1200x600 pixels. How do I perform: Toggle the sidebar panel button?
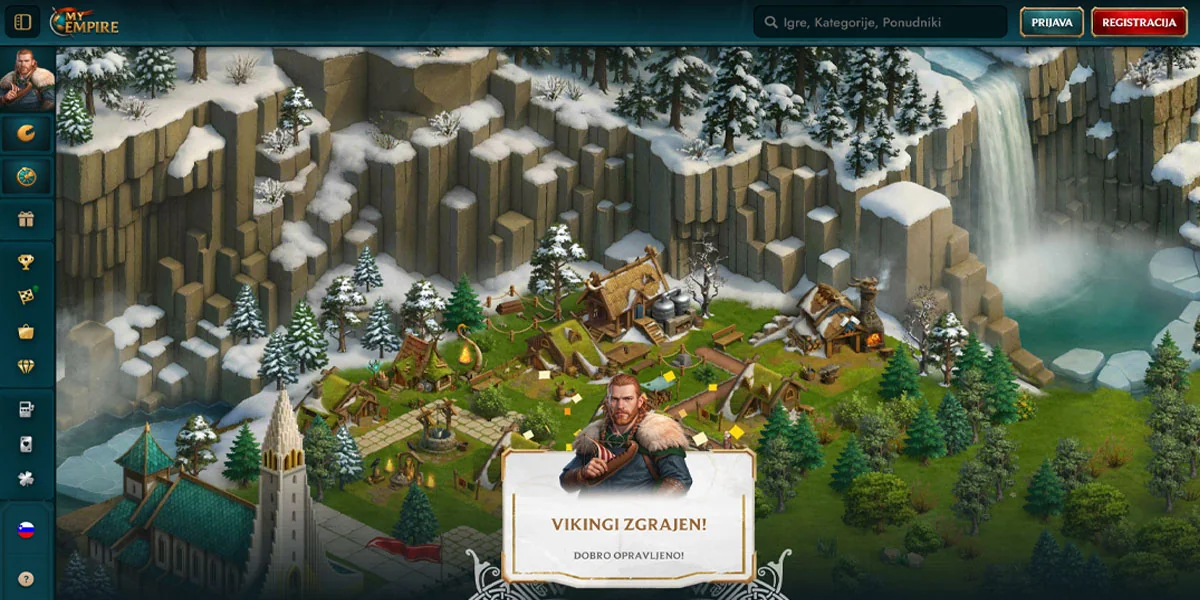click(23, 22)
